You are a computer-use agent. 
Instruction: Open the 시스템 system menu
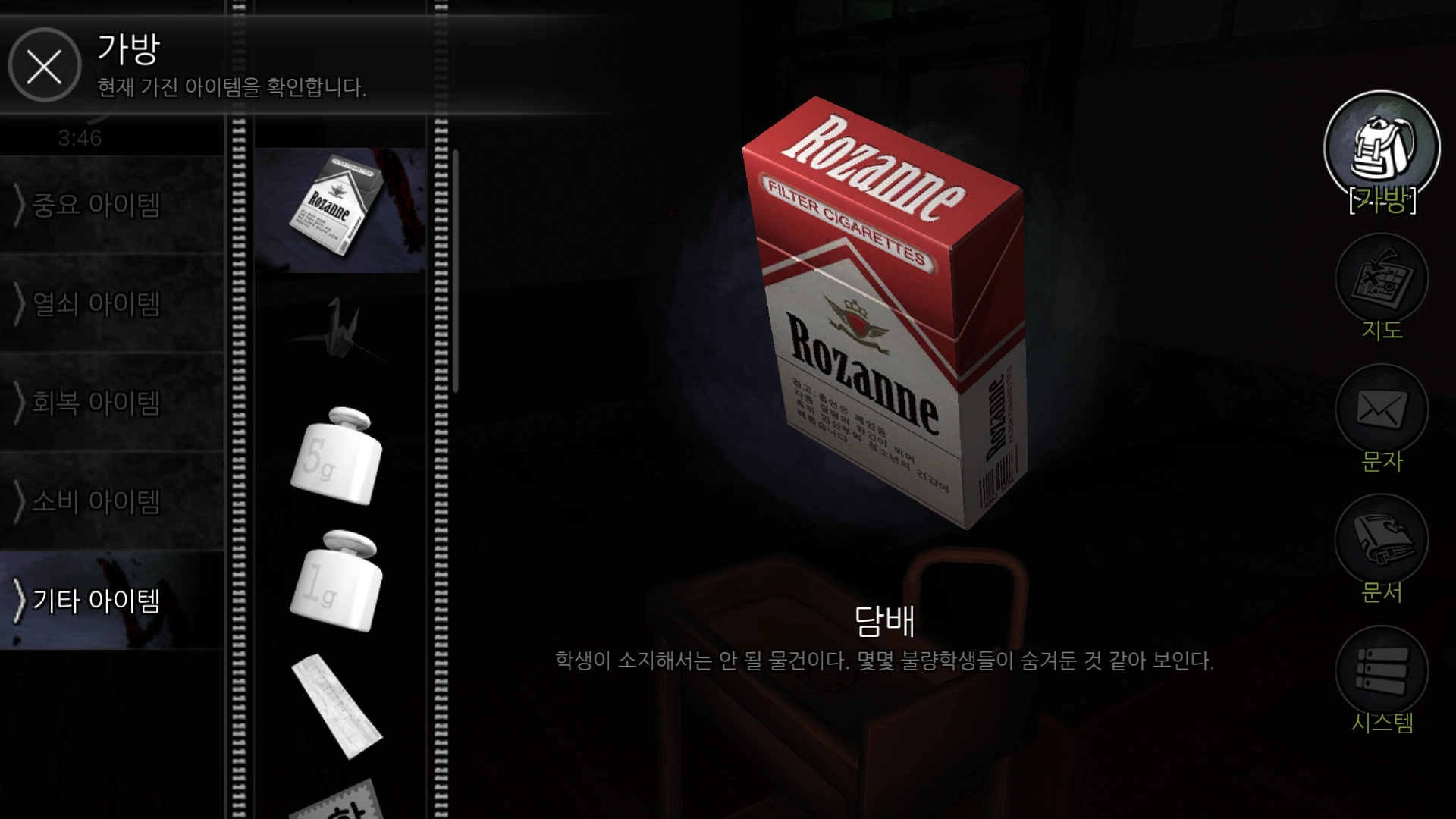(x=1381, y=672)
